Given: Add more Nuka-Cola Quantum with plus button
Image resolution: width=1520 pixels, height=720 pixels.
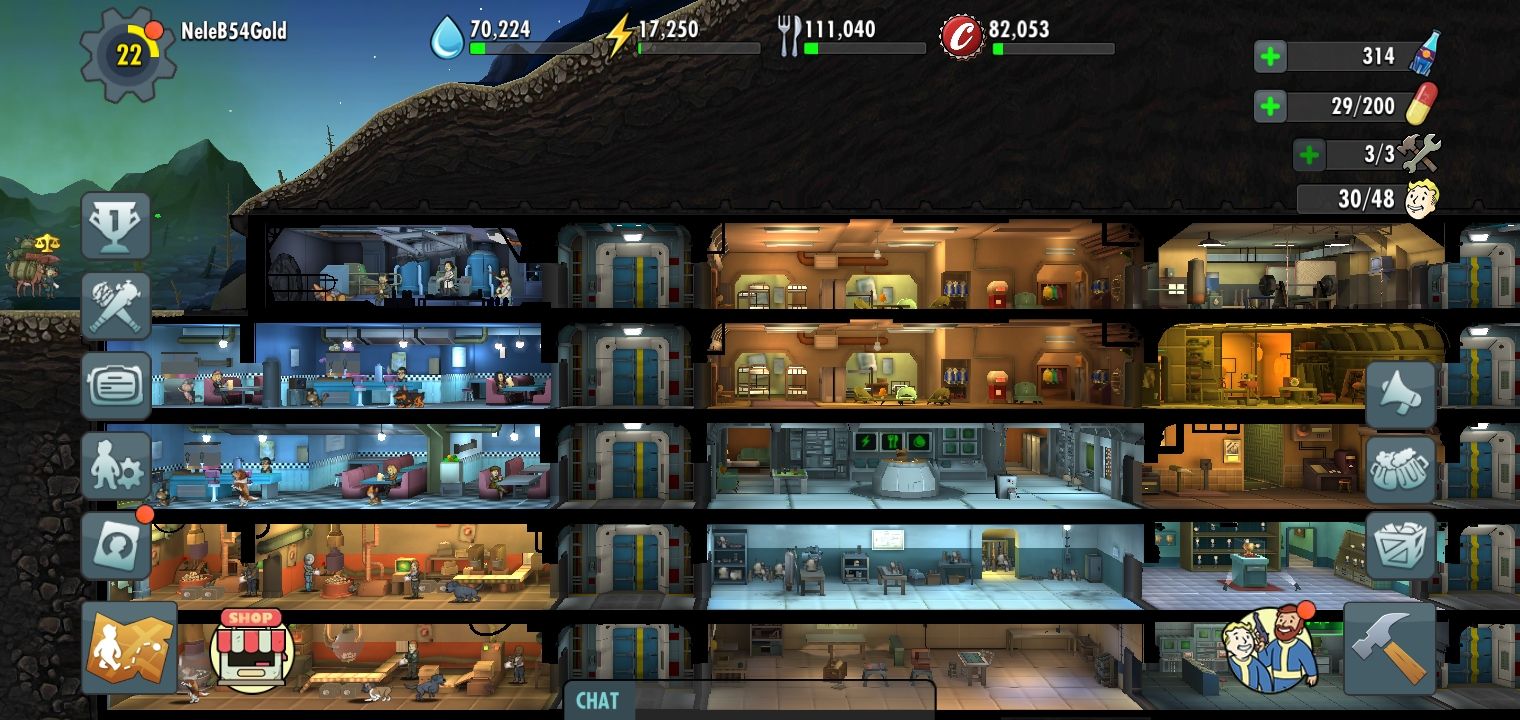Looking at the screenshot, I should (1270, 57).
